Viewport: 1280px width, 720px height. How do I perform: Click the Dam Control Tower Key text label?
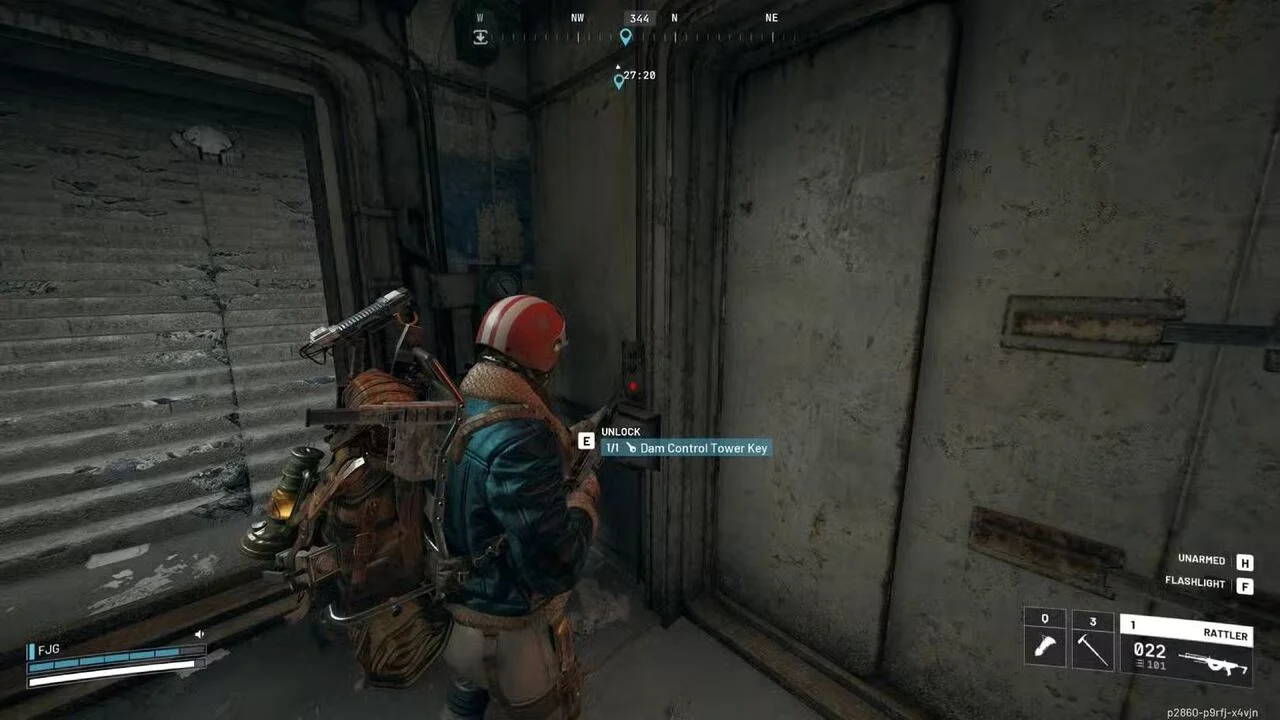pyautogui.click(x=703, y=448)
